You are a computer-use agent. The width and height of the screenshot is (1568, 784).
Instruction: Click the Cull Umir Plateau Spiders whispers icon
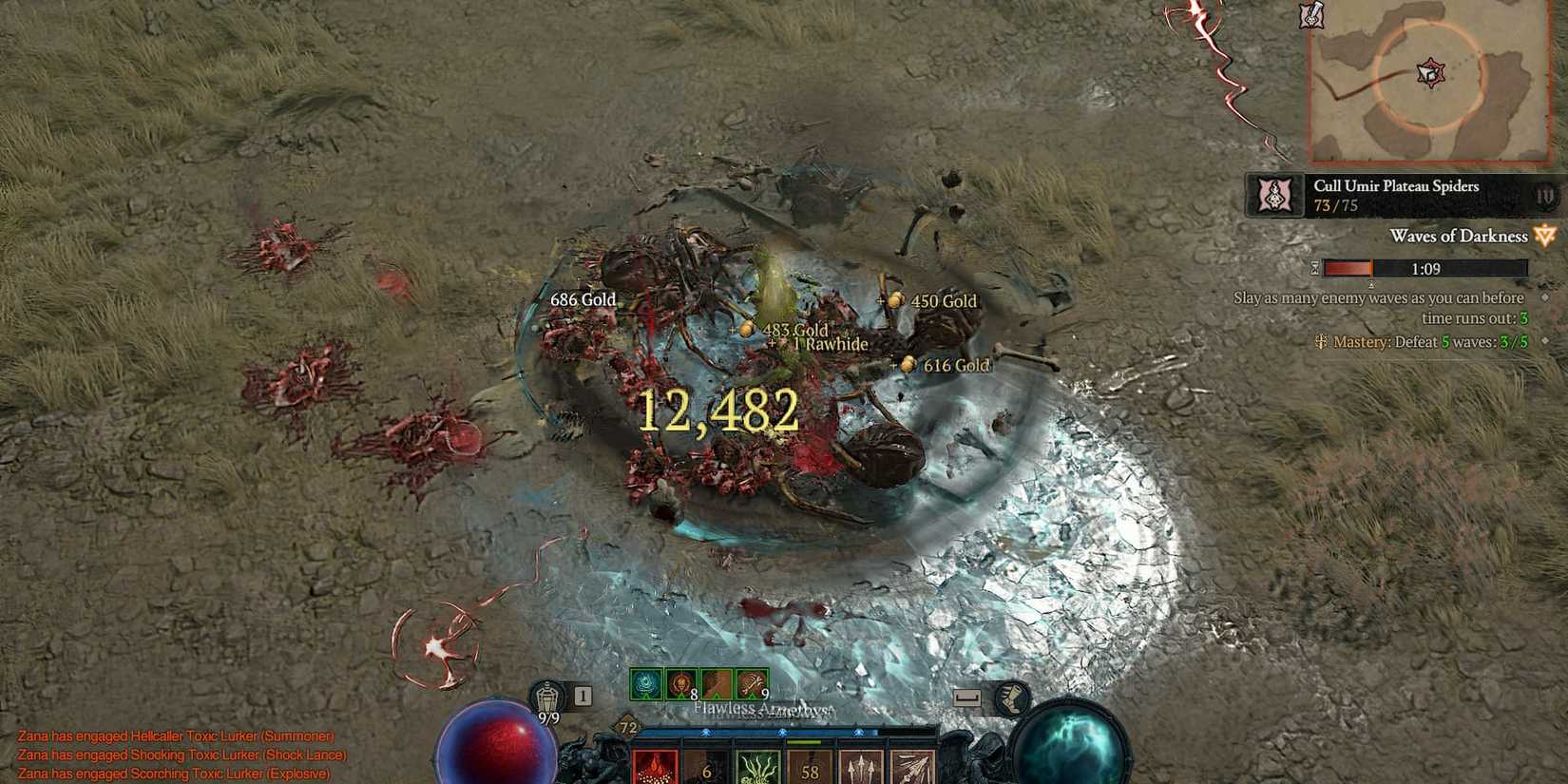pyautogui.click(x=1273, y=195)
